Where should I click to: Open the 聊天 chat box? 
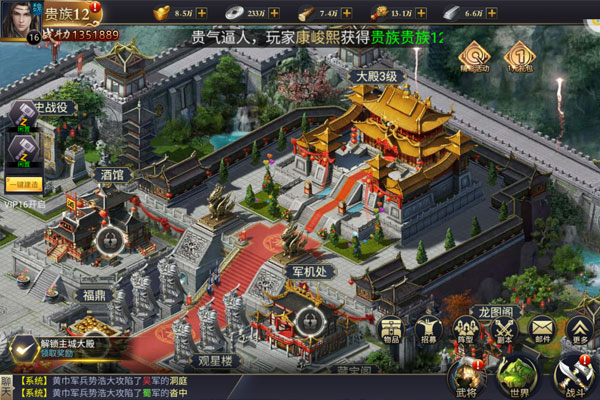pyautogui.click(x=8, y=385)
